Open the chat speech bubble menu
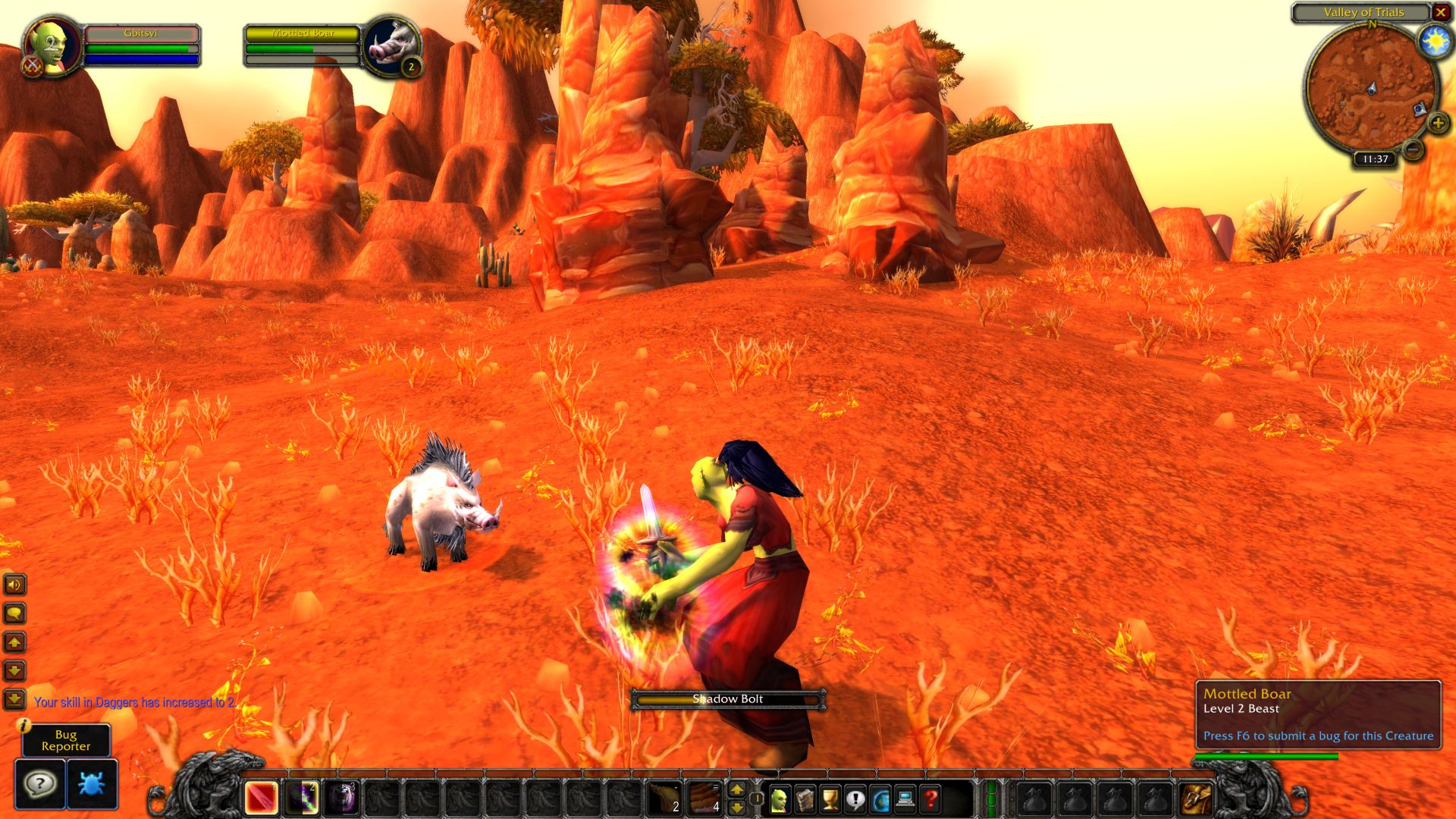The width and height of the screenshot is (1456, 819). click(x=14, y=613)
